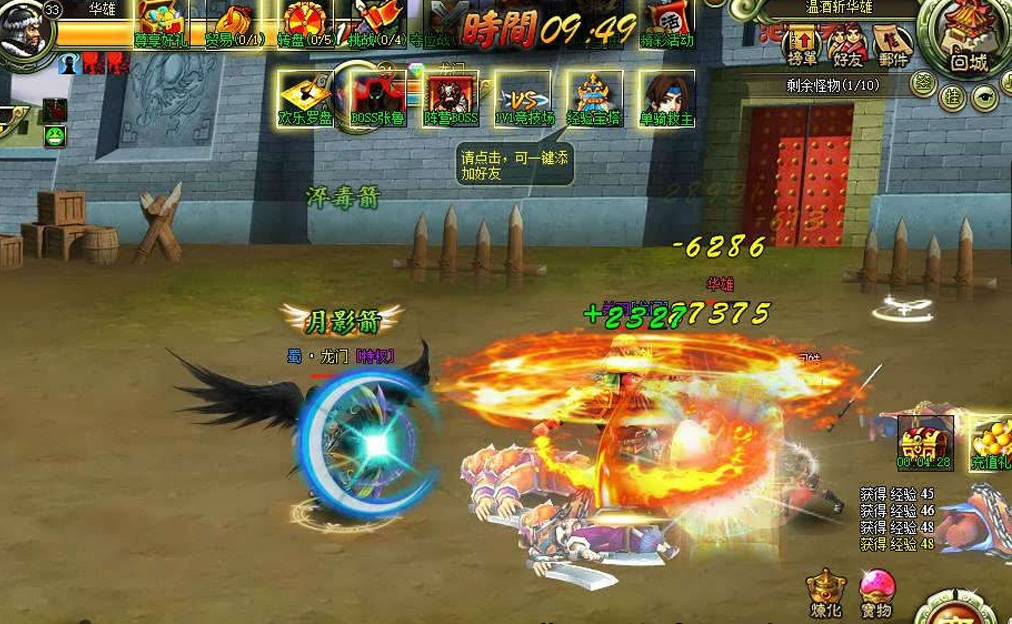The width and height of the screenshot is (1012, 624).
Task: Select the BOSS张鲁 icon
Action: point(378,94)
